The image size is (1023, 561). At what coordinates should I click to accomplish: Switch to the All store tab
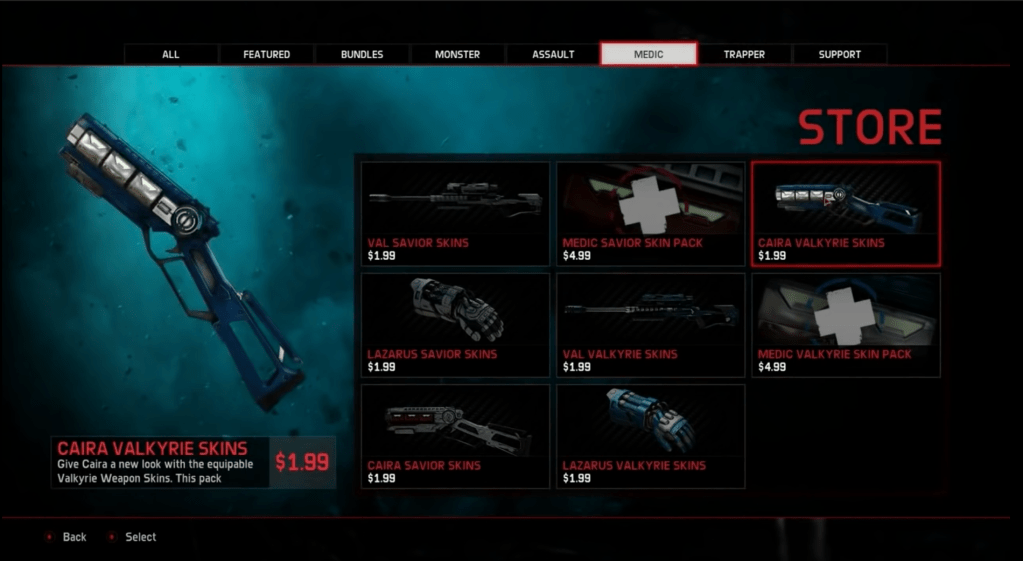(171, 54)
